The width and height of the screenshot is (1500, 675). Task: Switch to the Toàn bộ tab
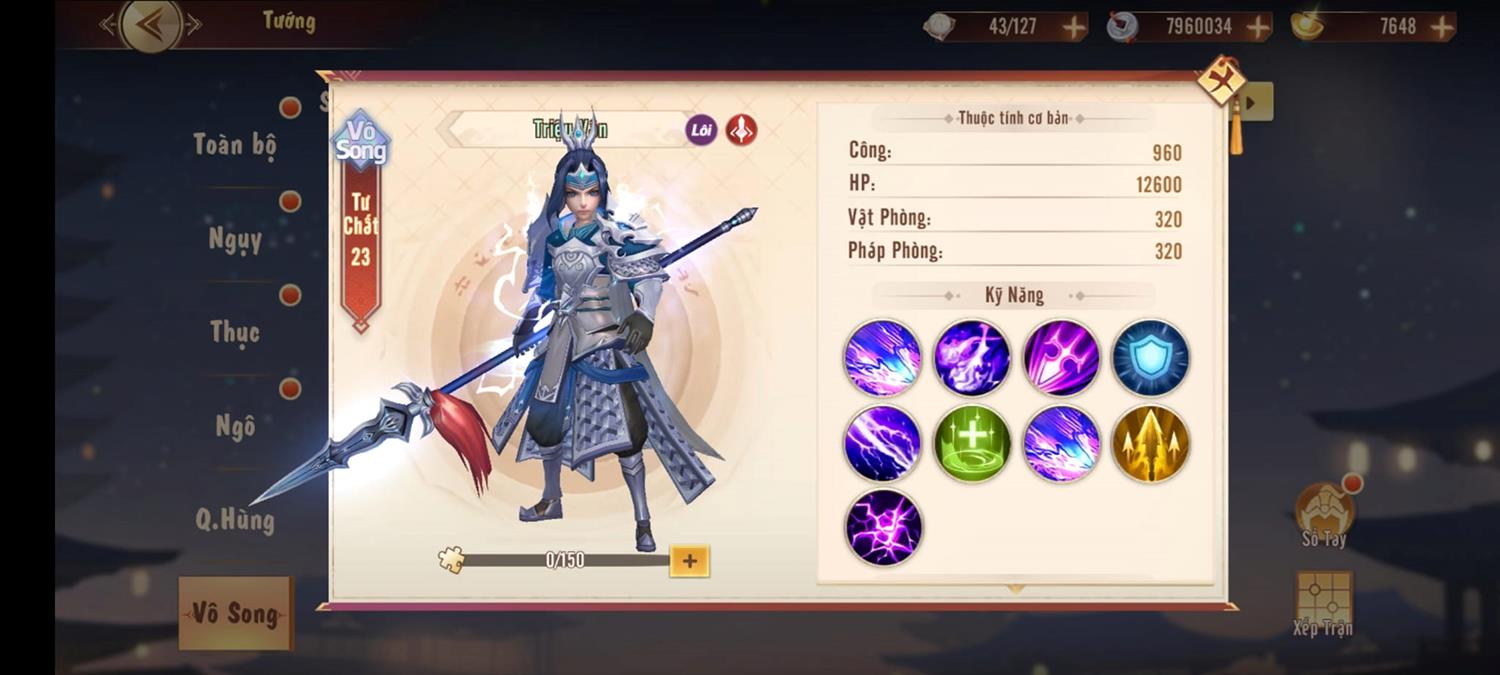(235, 145)
